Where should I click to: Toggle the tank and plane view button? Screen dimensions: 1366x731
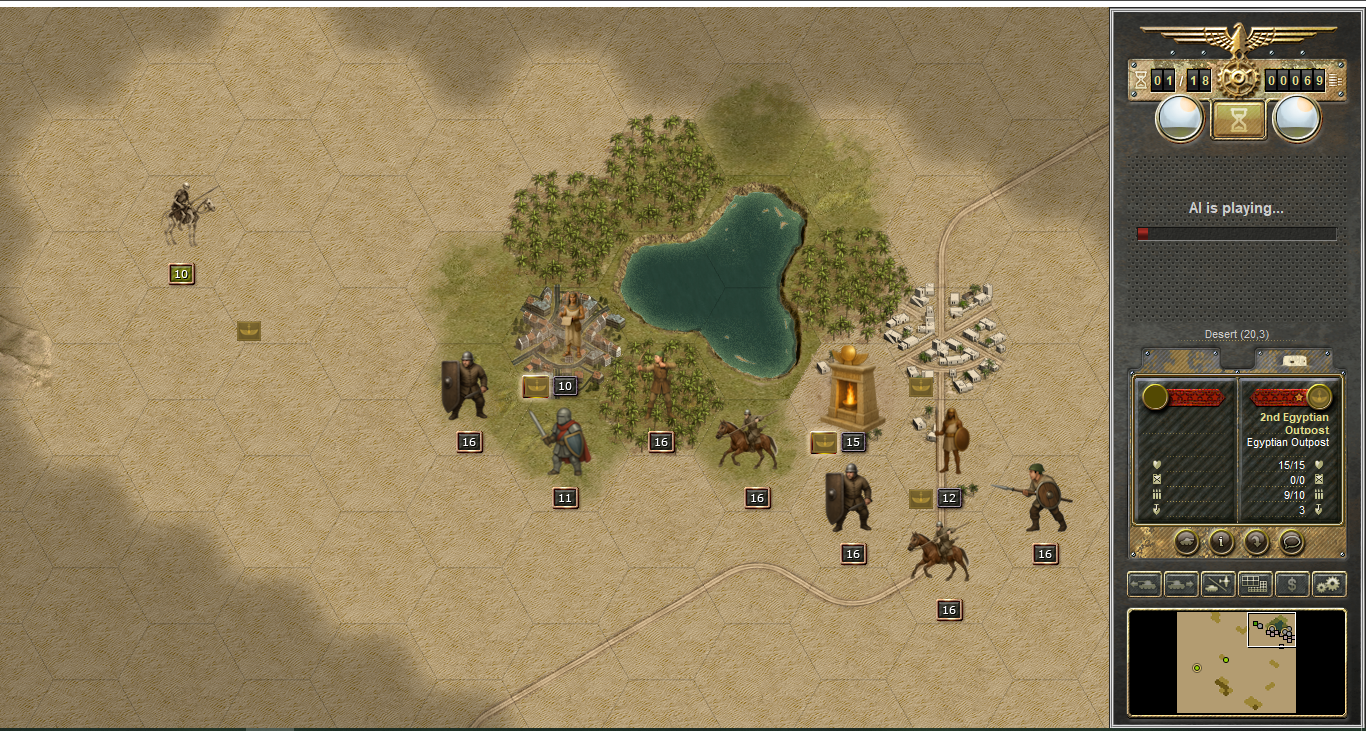coord(1218,584)
